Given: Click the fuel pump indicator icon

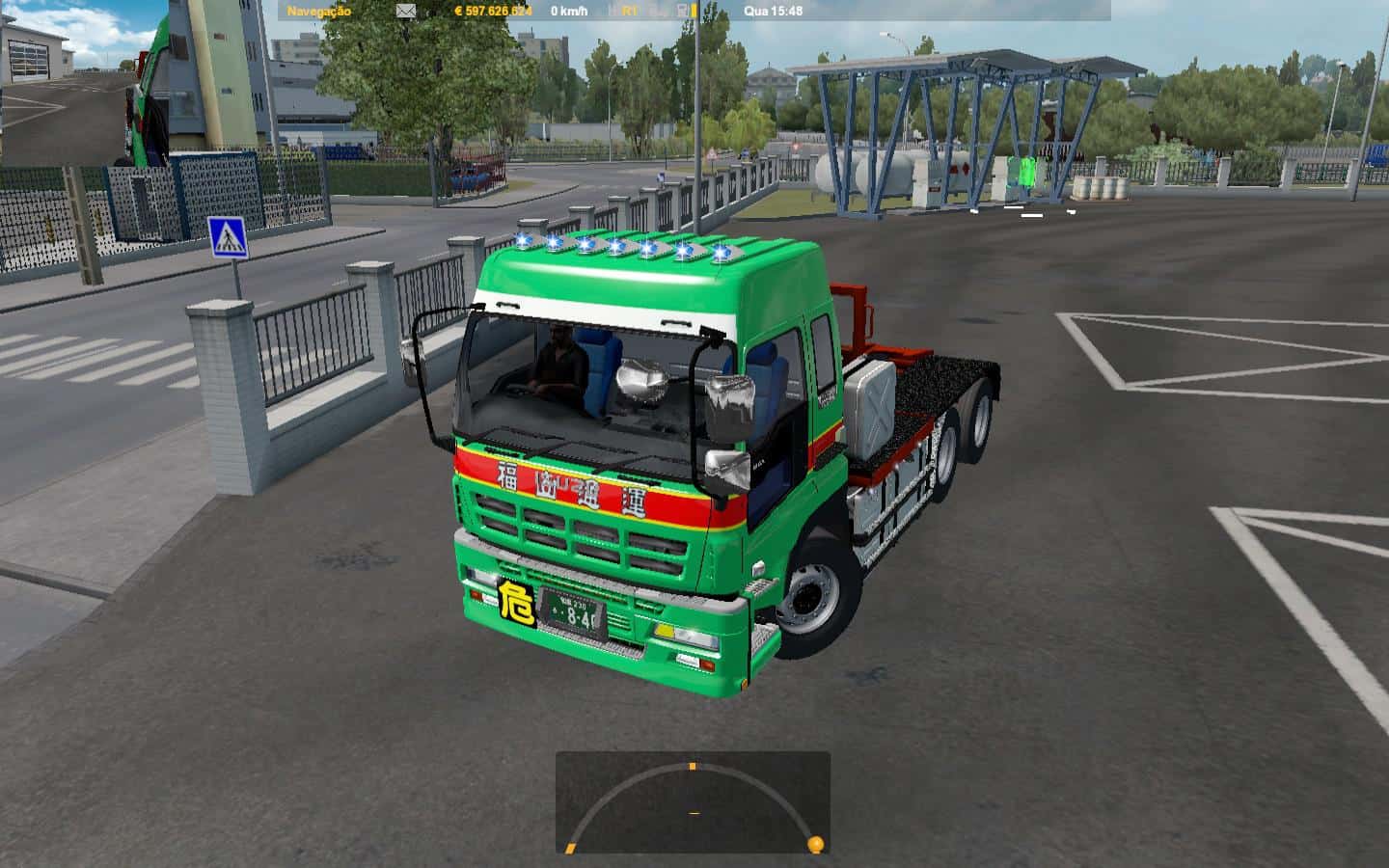Looking at the screenshot, I should [x=684, y=11].
